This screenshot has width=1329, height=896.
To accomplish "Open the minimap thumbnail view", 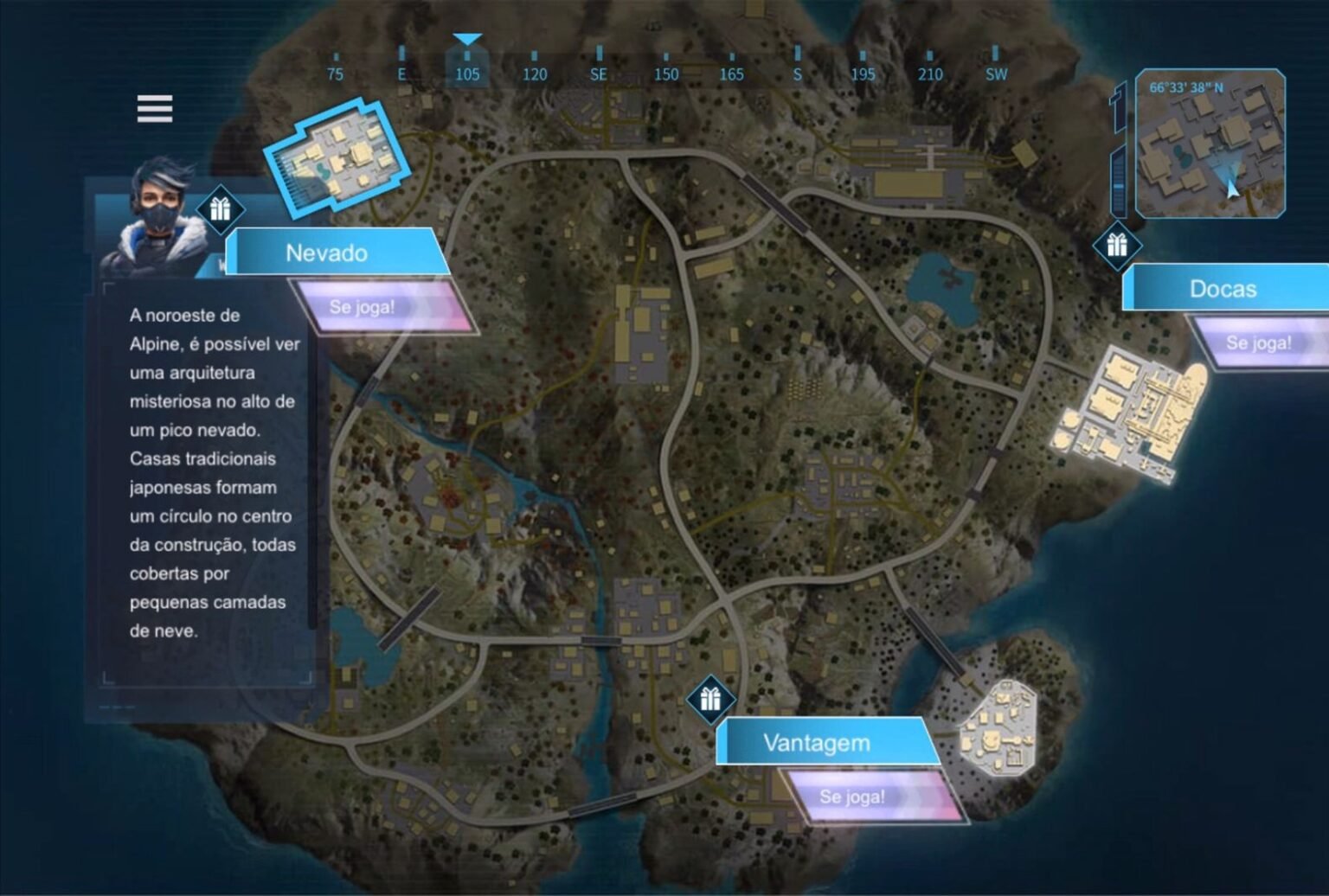I will [1211, 147].
